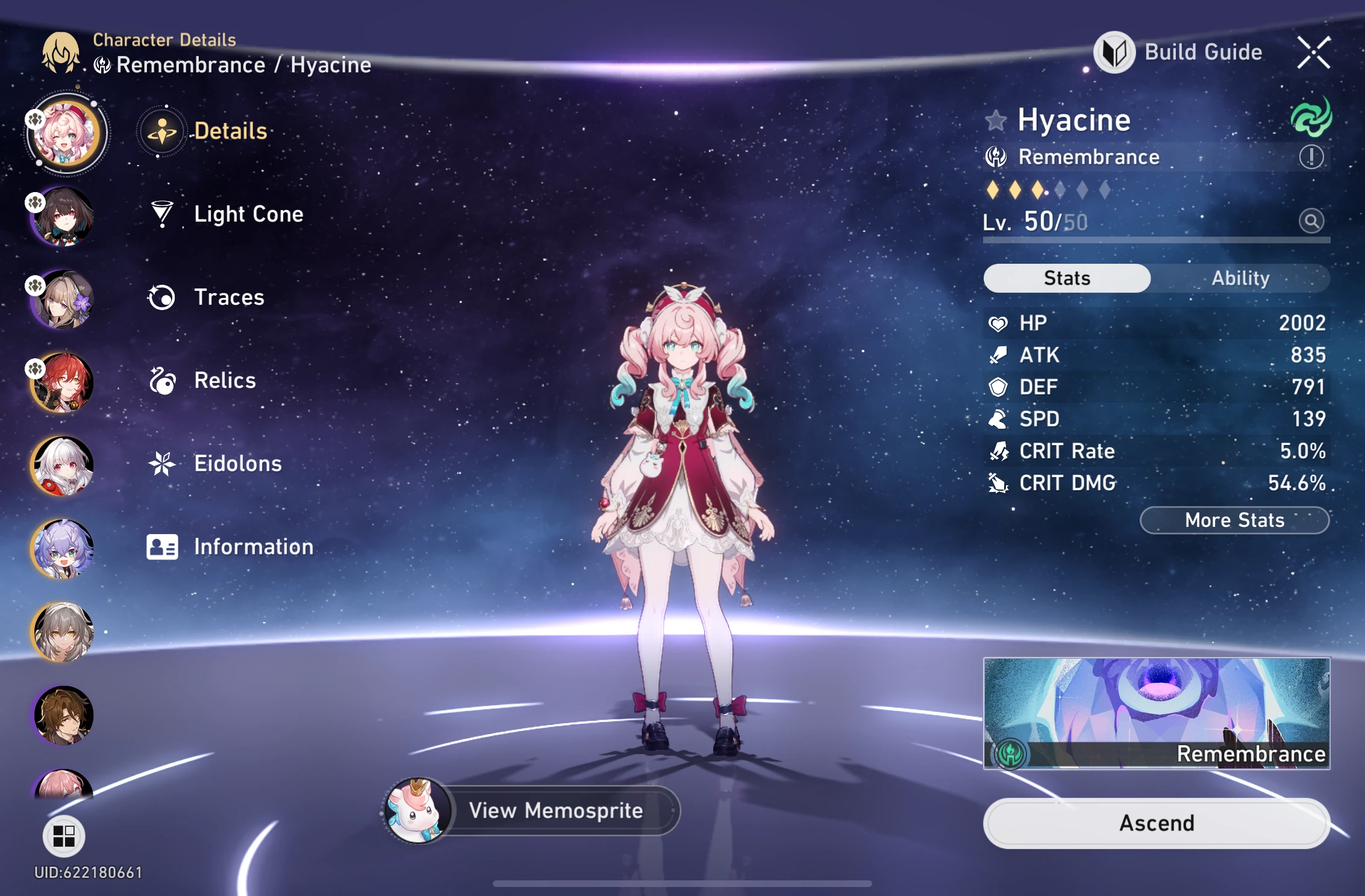View the Memosprite
The height and width of the screenshot is (896, 1365).
coord(557,810)
